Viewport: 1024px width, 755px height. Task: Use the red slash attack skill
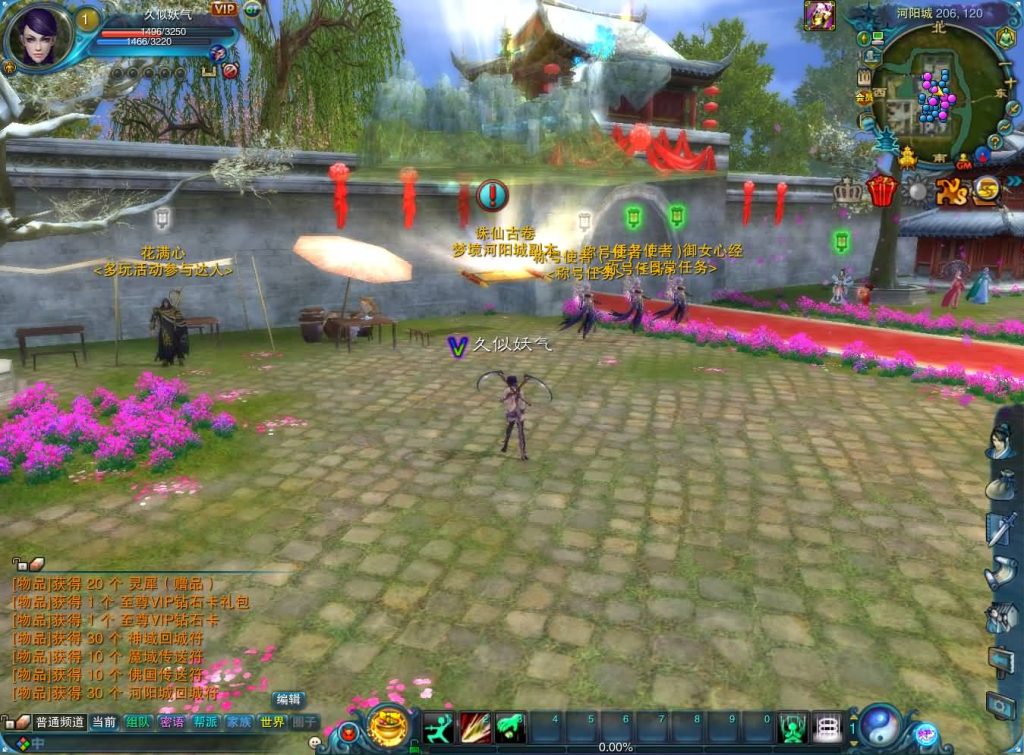point(475,728)
